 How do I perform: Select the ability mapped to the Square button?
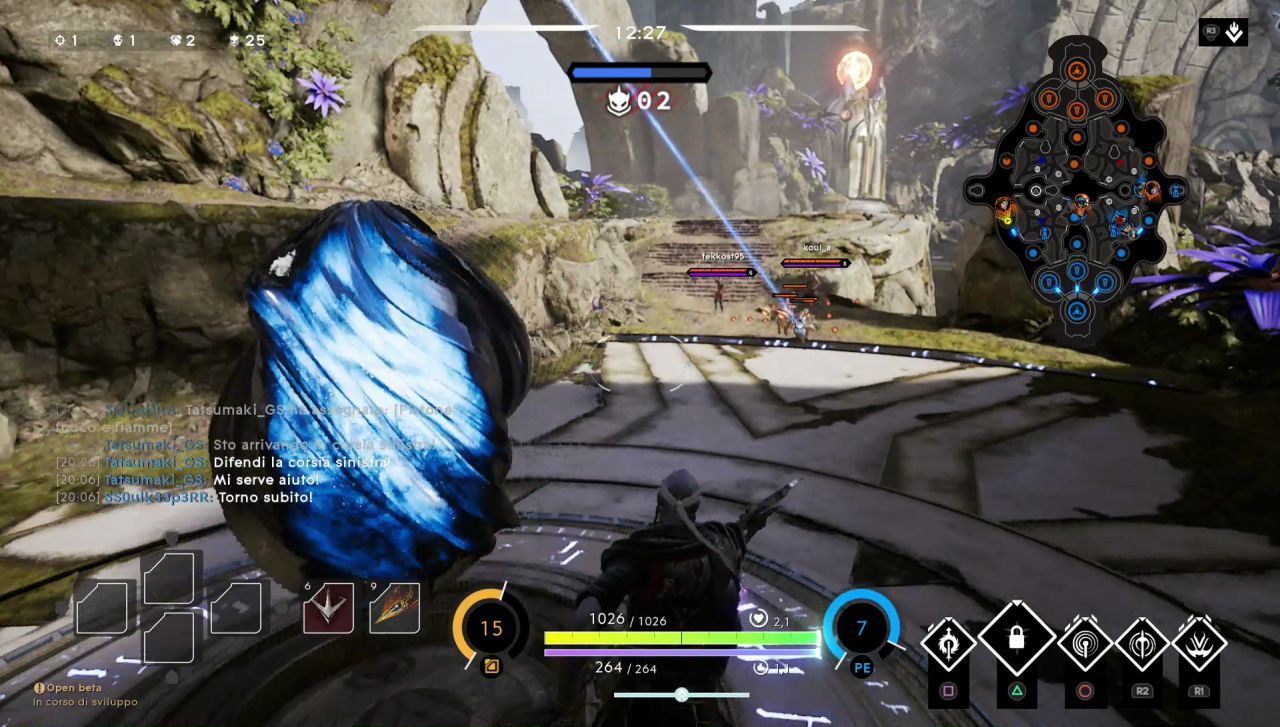pyautogui.click(x=947, y=643)
